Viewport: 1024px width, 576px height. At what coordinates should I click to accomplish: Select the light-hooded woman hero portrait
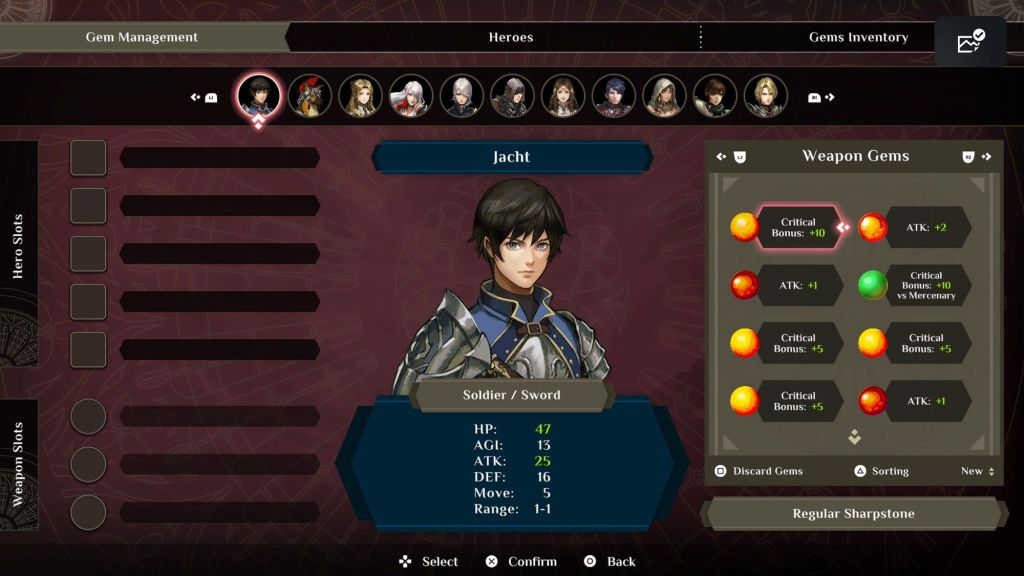(x=664, y=96)
